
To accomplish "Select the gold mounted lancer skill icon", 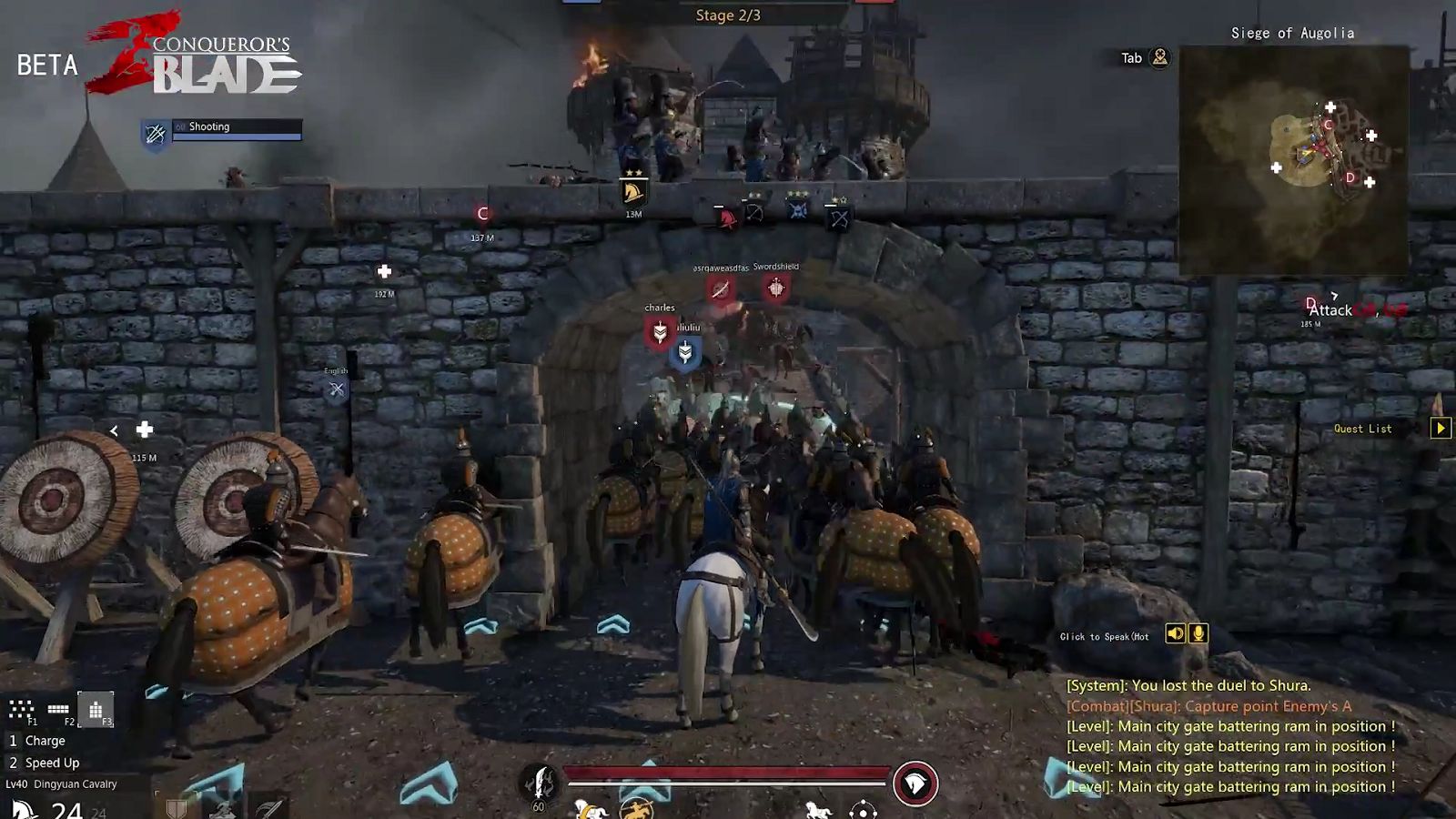I will pyautogui.click(x=636, y=808).
